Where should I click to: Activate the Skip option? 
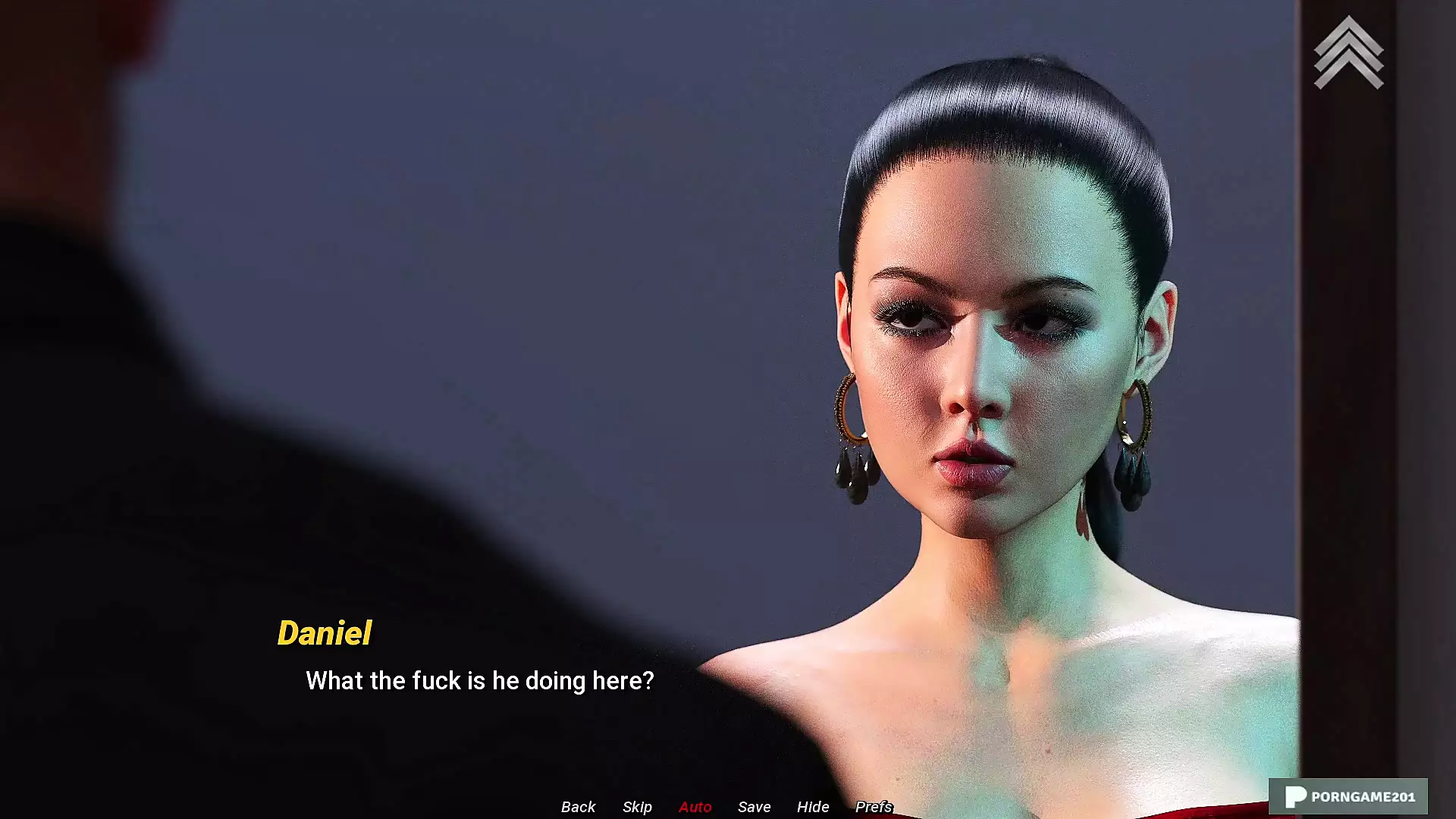click(637, 807)
